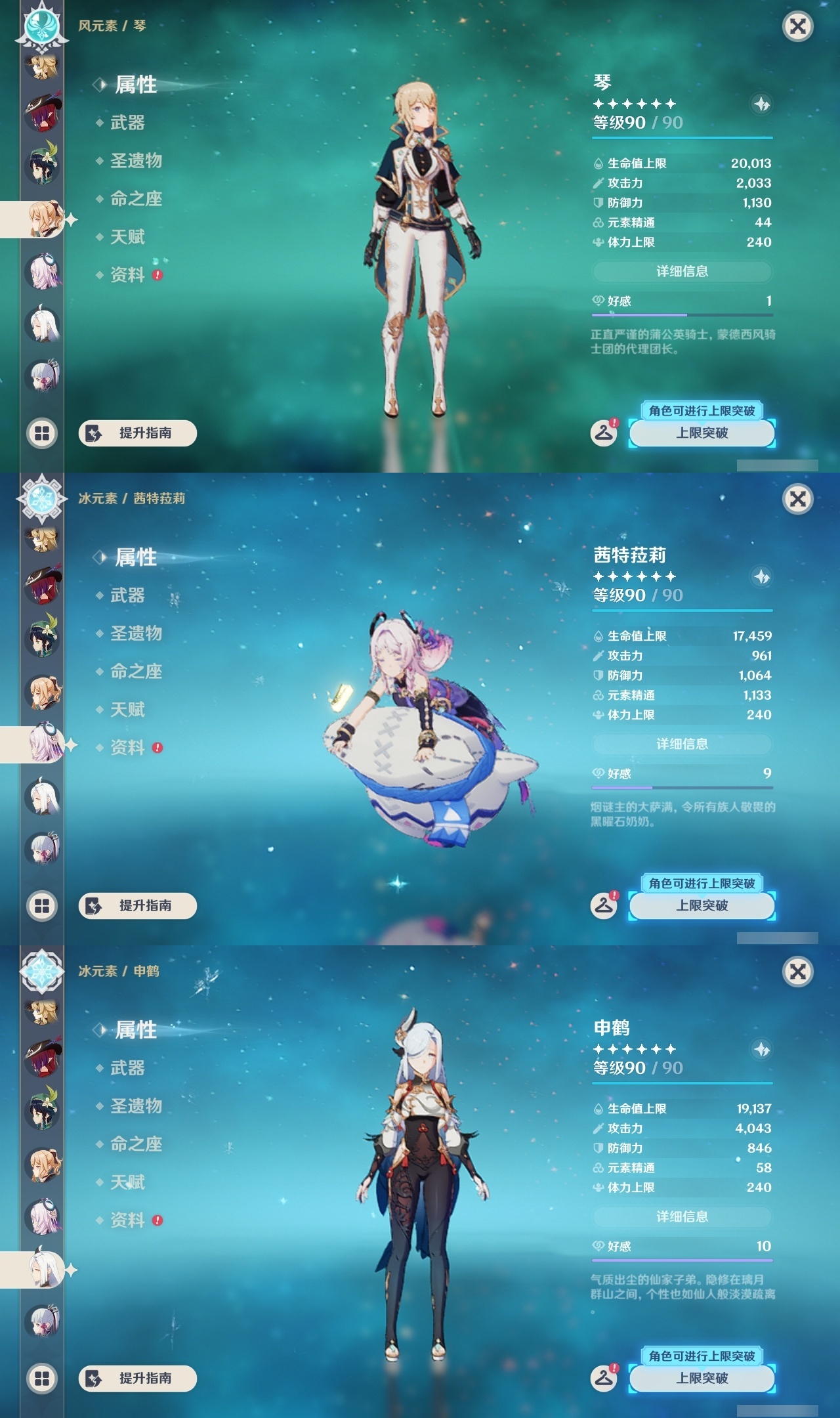Expand the 天赋 talents section
This screenshot has width=840, height=1418.
129,237
